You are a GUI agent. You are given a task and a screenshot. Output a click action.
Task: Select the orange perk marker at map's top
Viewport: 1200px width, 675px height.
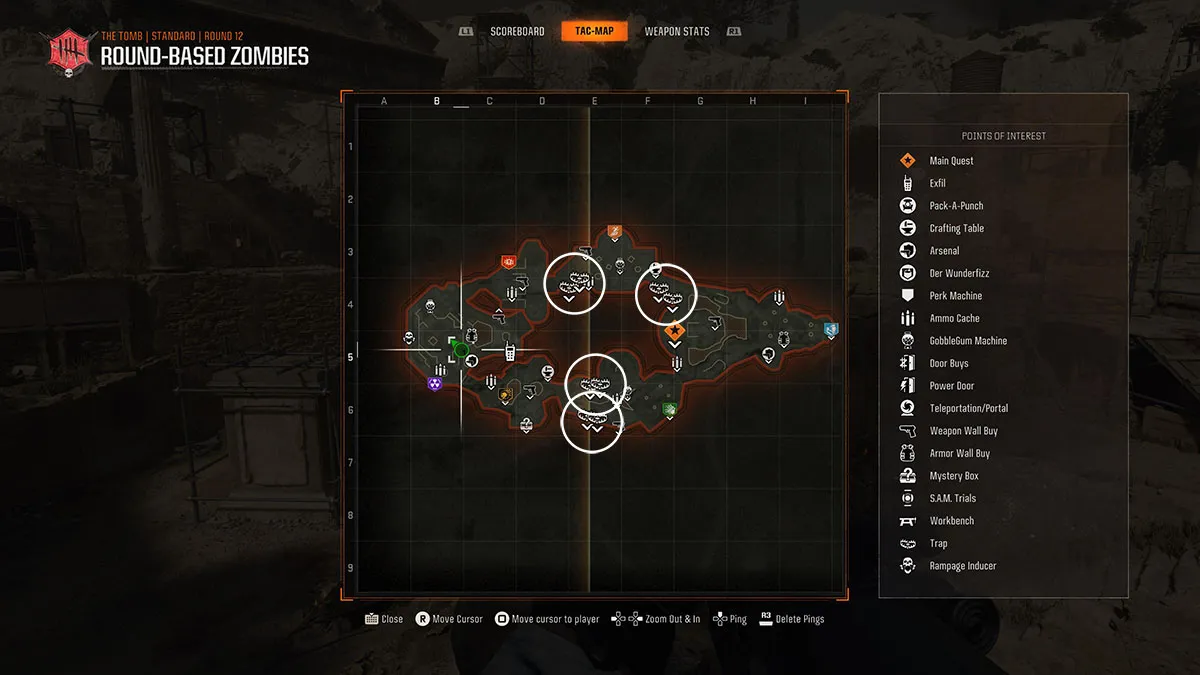coord(615,231)
